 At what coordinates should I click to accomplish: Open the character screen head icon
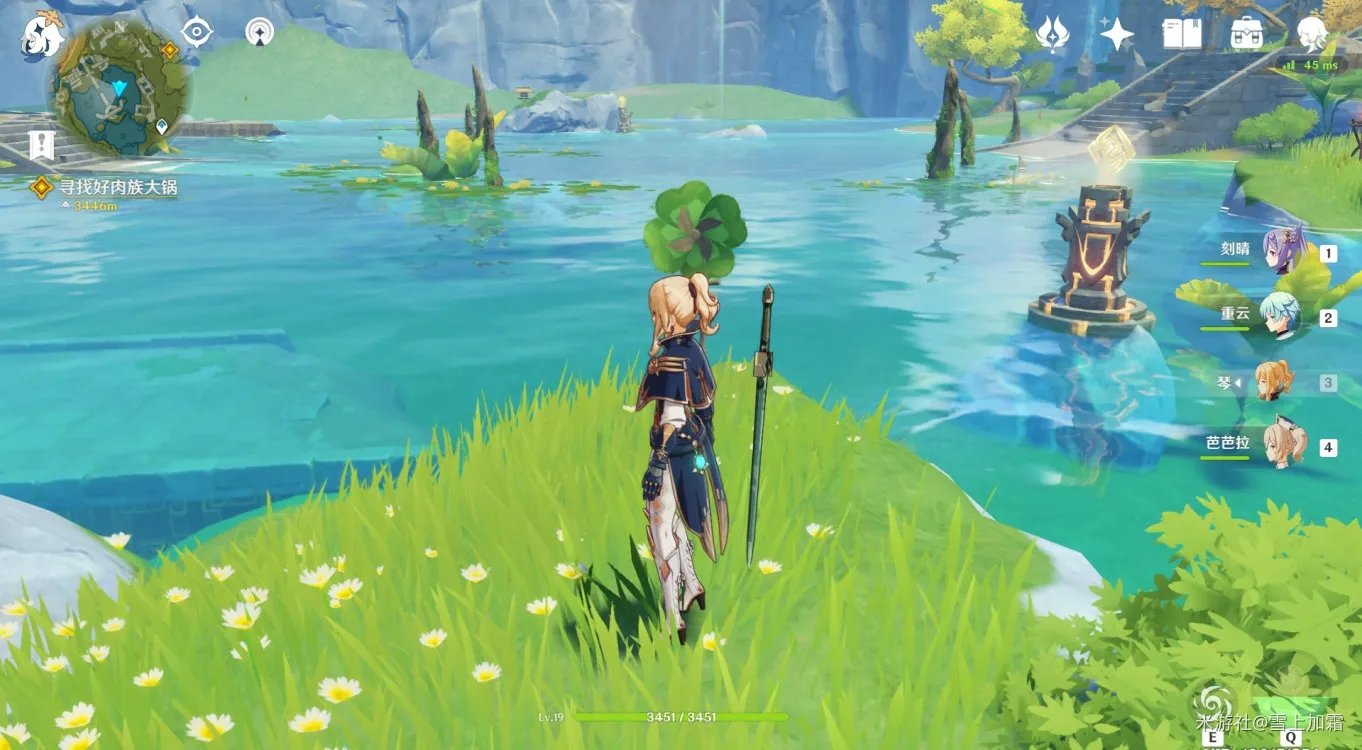[1312, 34]
